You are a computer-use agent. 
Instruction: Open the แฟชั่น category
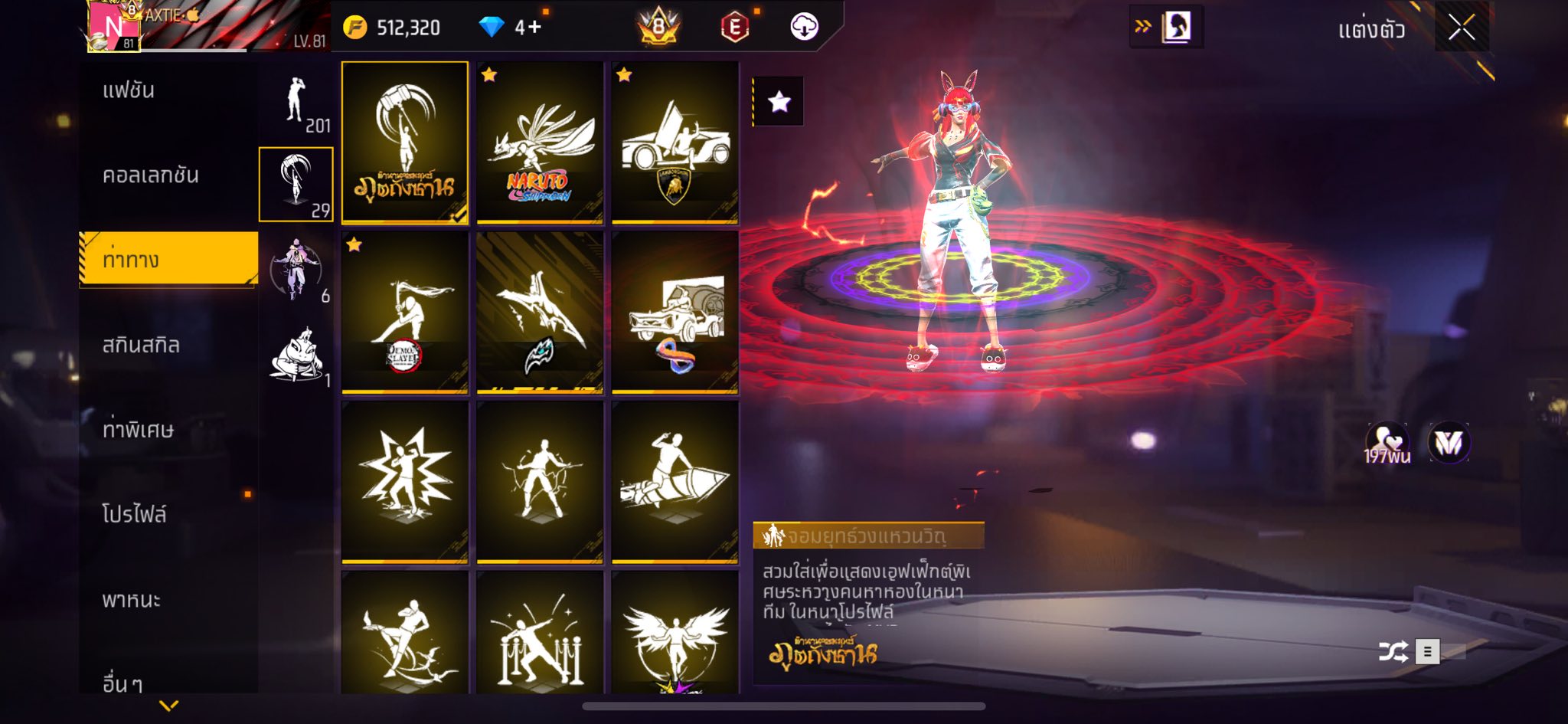click(129, 90)
